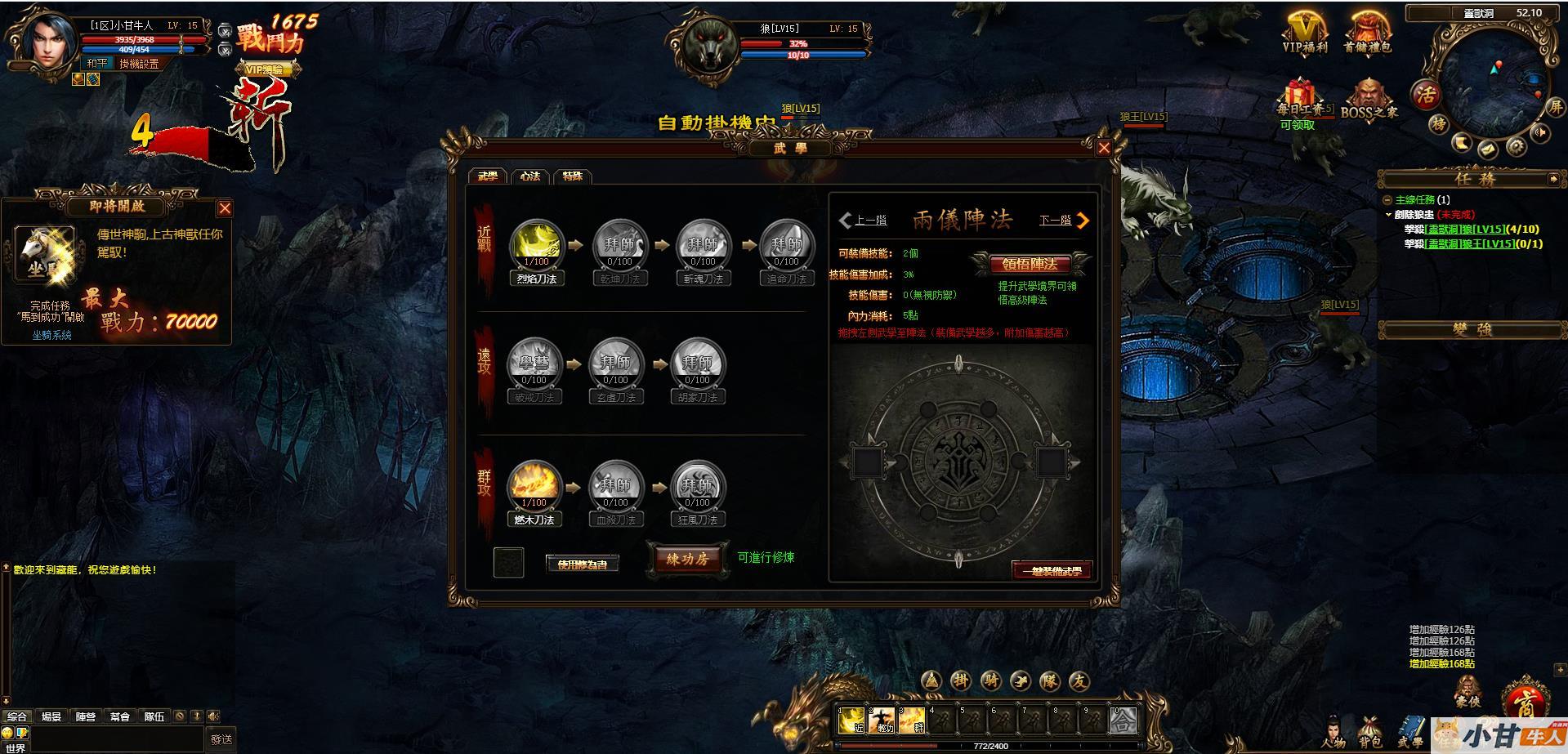This screenshot has height=754, width=1568.
Task: Open the VIP福利 menu
Action: click(1305, 34)
